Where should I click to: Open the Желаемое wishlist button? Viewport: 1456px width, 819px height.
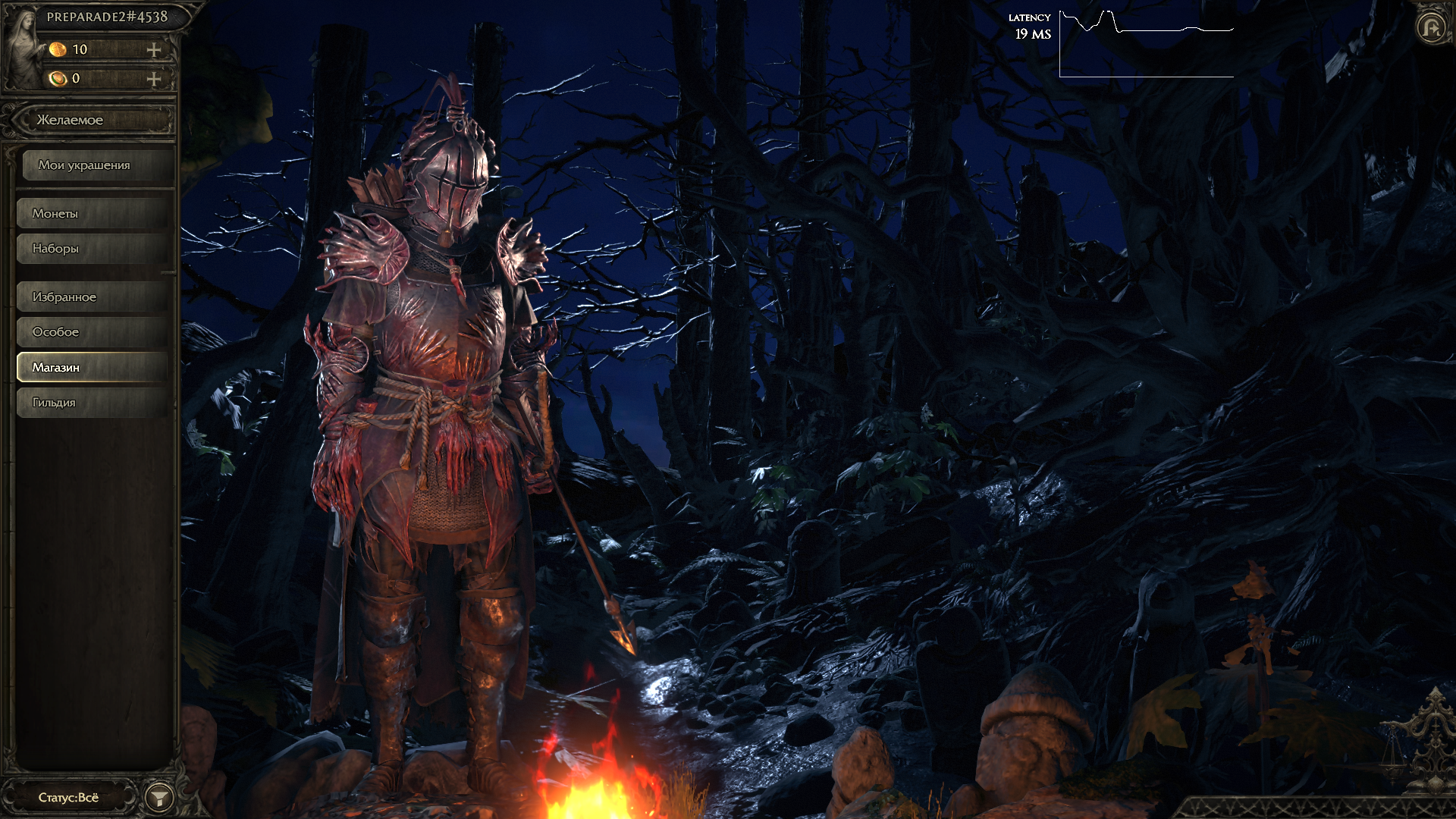click(x=95, y=120)
